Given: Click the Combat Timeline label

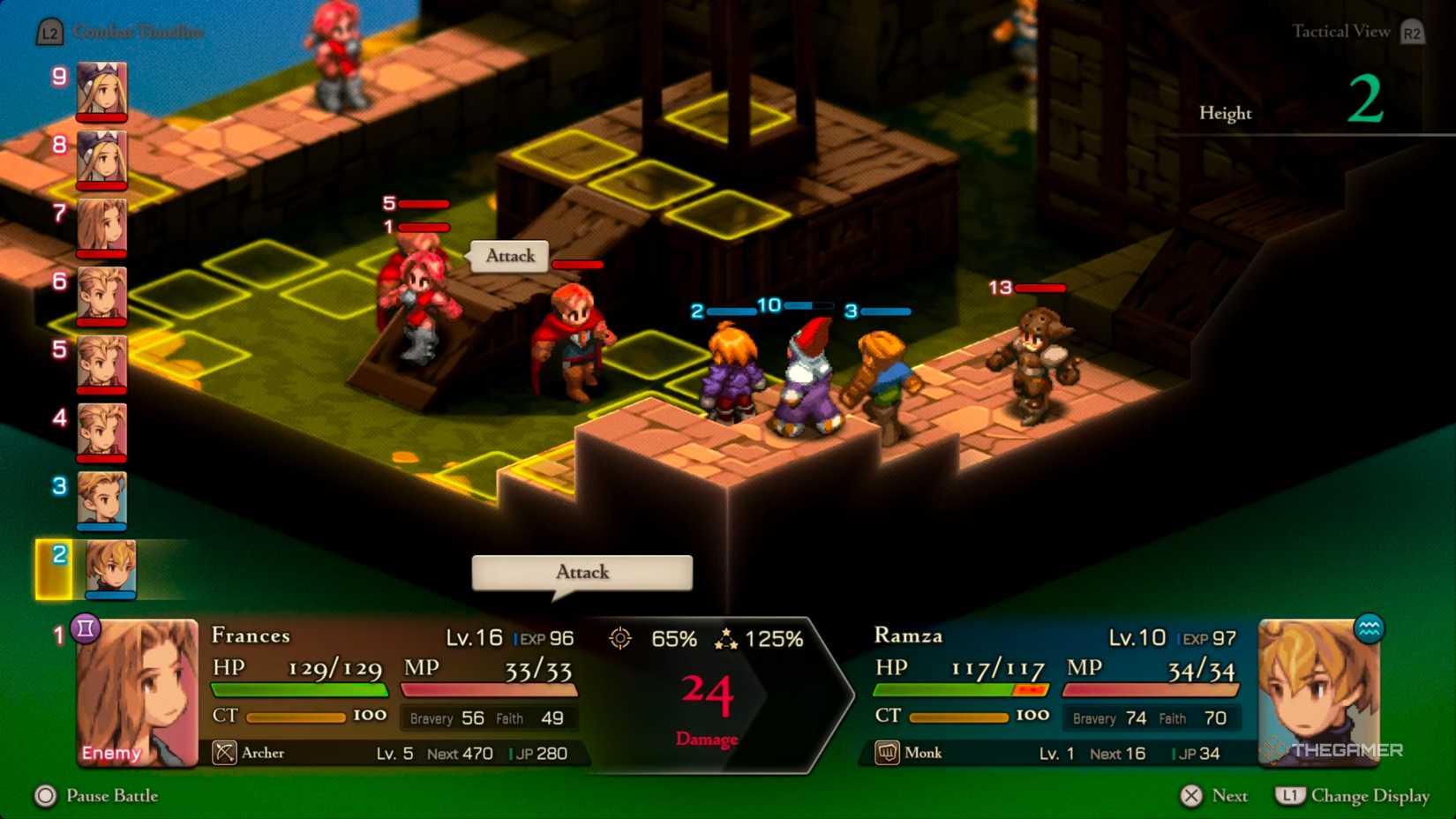Looking at the screenshot, I should pyautogui.click(x=139, y=32).
